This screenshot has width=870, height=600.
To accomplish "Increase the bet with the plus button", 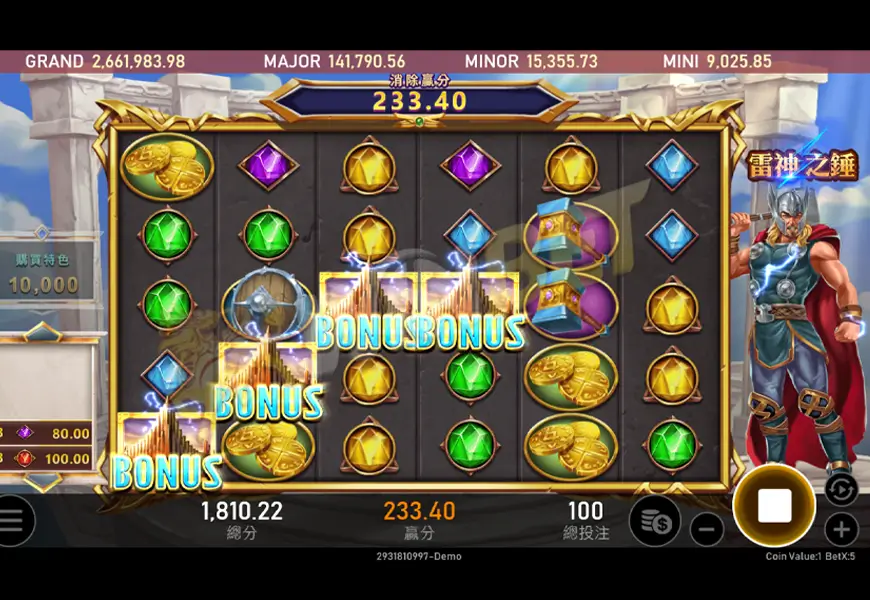I will coord(842,529).
